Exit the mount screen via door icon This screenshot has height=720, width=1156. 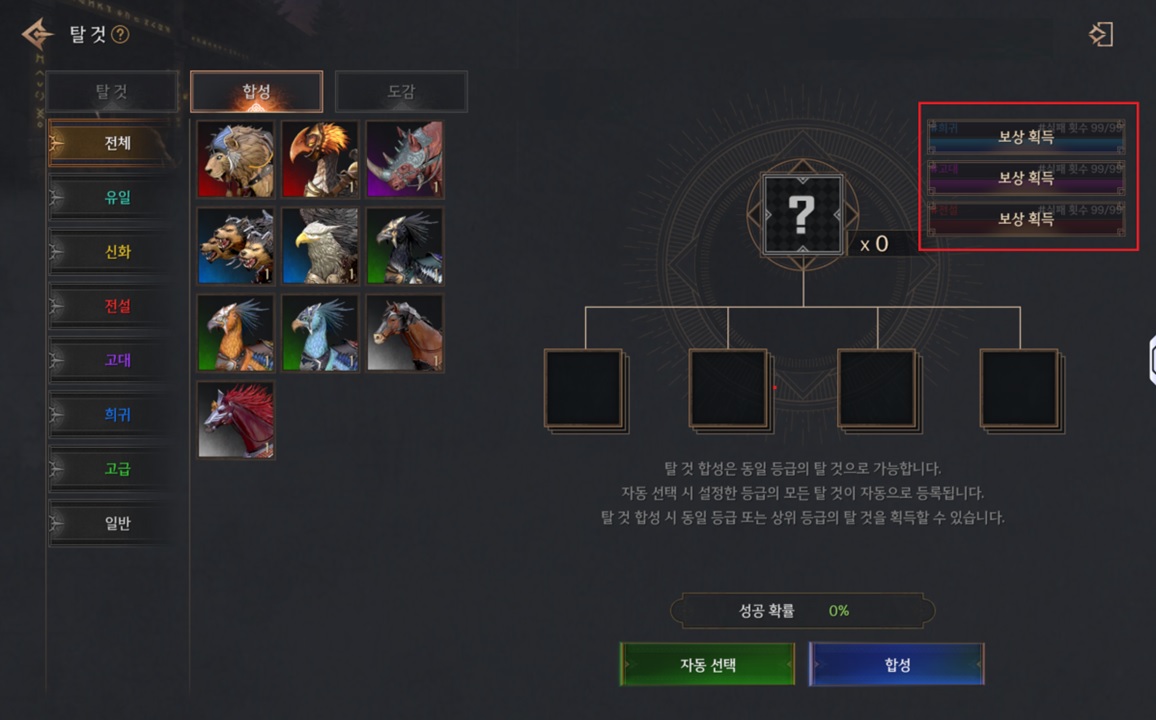1100,35
